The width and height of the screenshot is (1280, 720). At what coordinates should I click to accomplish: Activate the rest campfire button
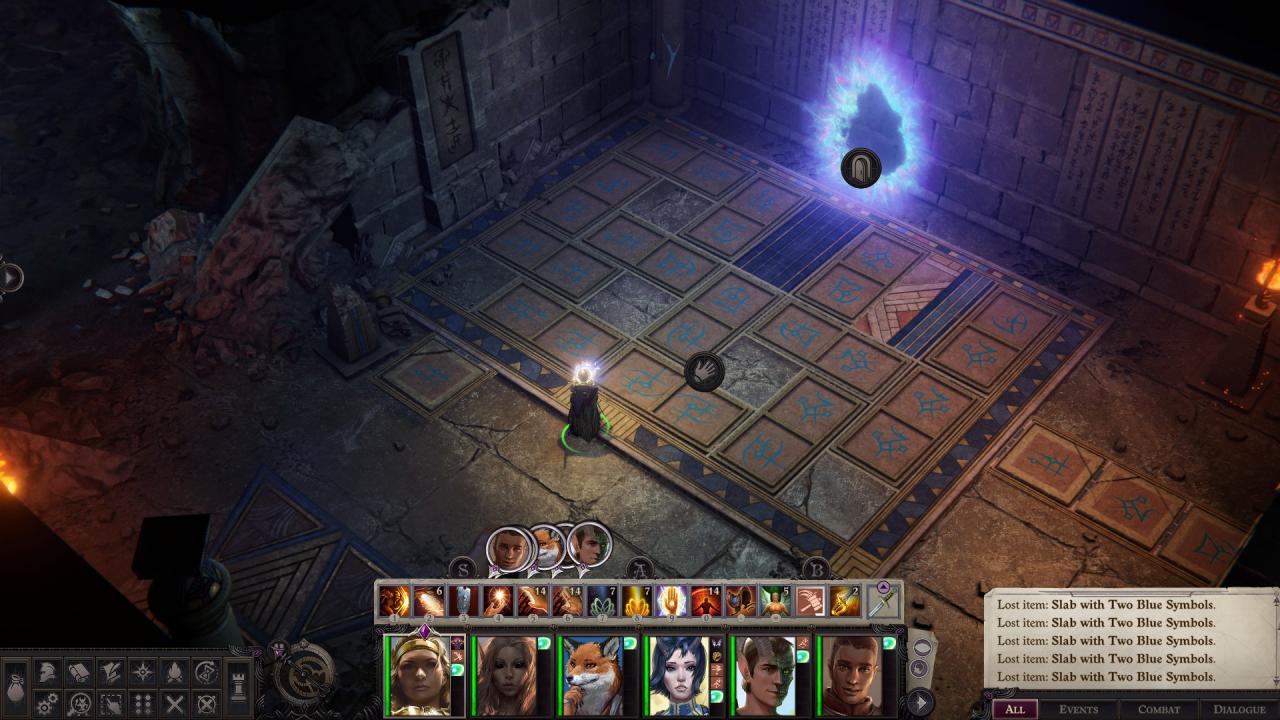pyautogui.click(x=174, y=673)
